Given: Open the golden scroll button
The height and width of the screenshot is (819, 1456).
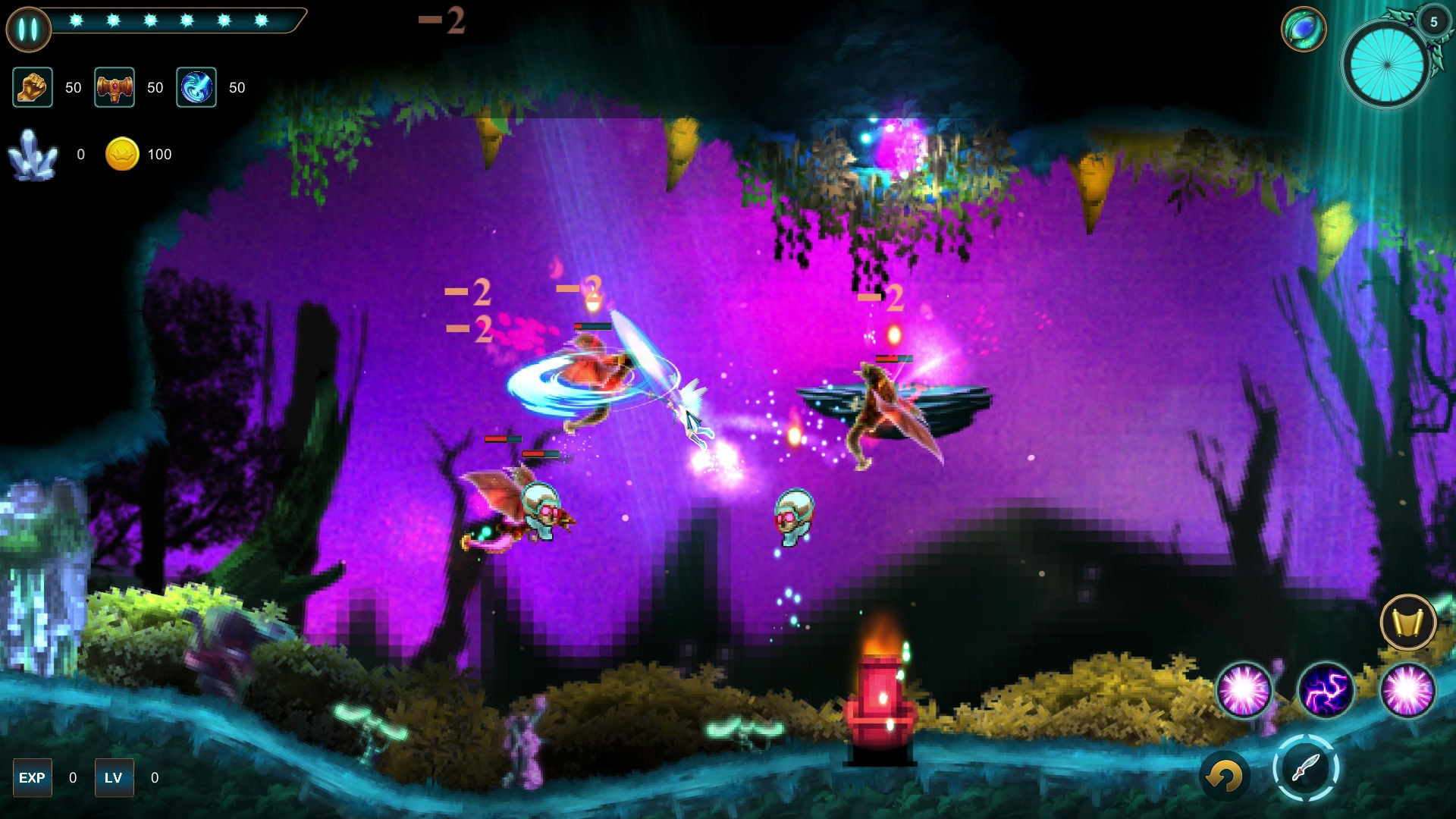Looking at the screenshot, I should (1408, 623).
